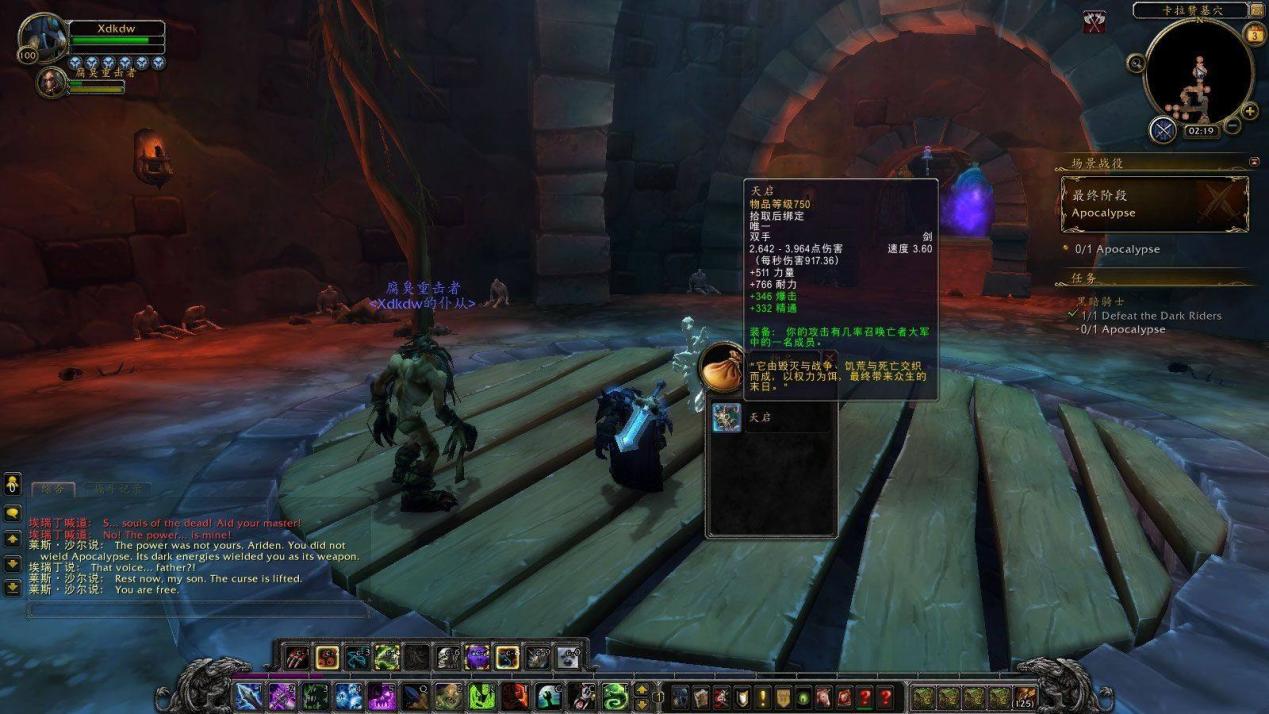Open the crossed swords garrison button

point(1162,130)
